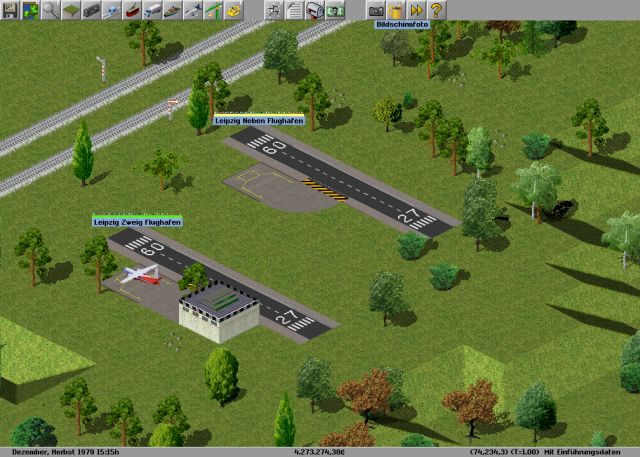Viewport: 640px width, 457px height.
Task: Open the minimap from the toolbar
Action: click(29, 10)
